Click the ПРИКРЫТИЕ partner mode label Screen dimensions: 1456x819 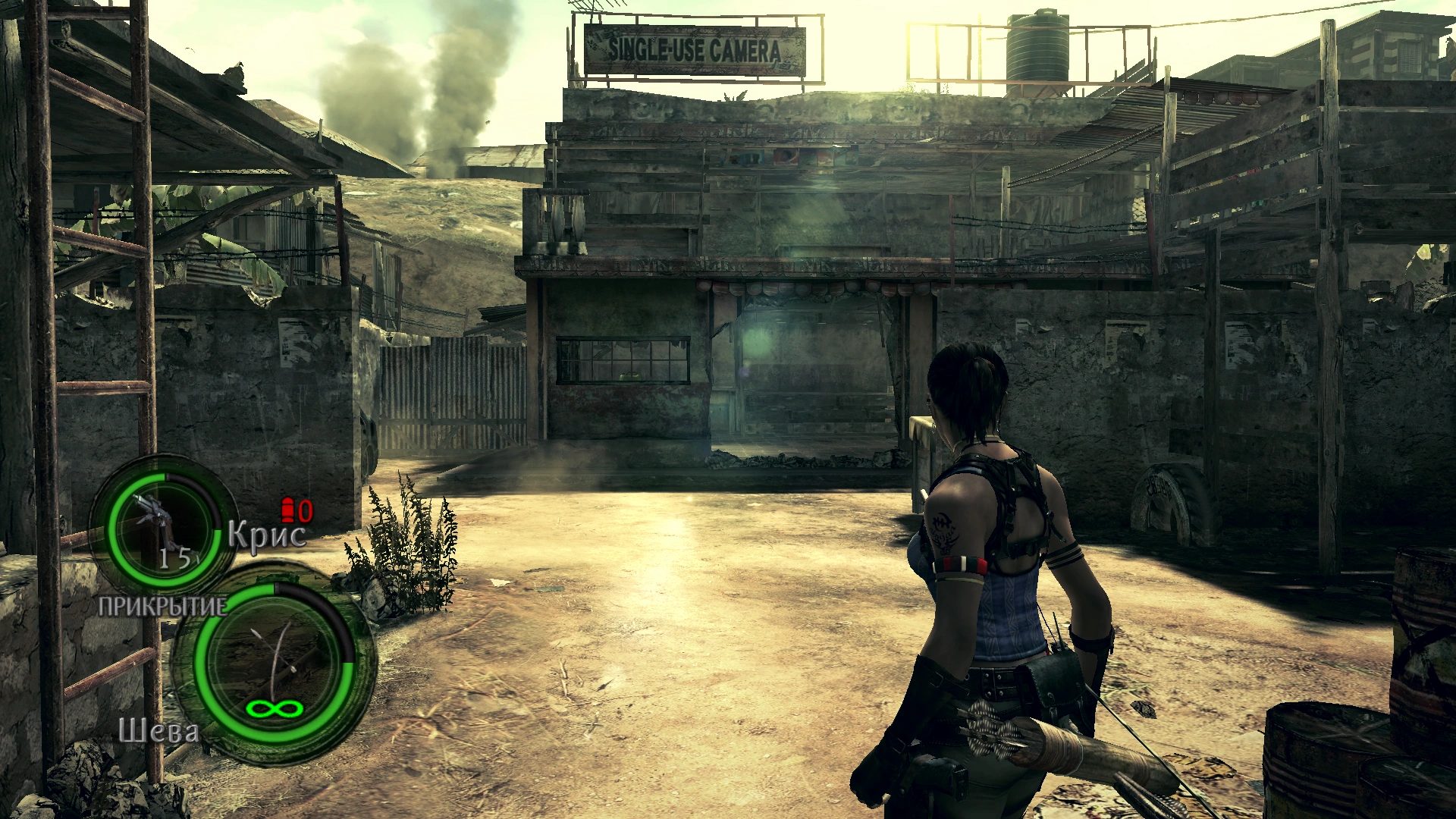pos(162,607)
